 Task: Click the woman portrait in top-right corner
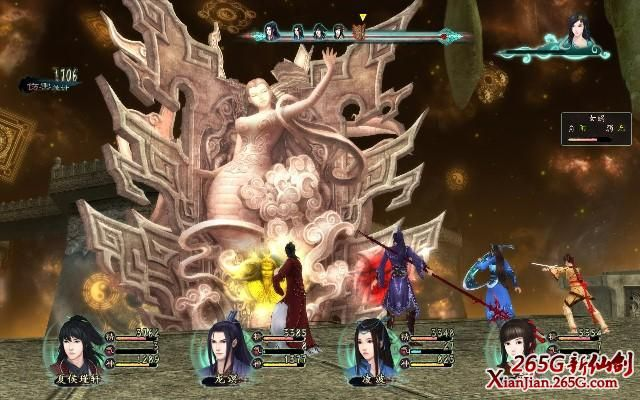pos(577,33)
